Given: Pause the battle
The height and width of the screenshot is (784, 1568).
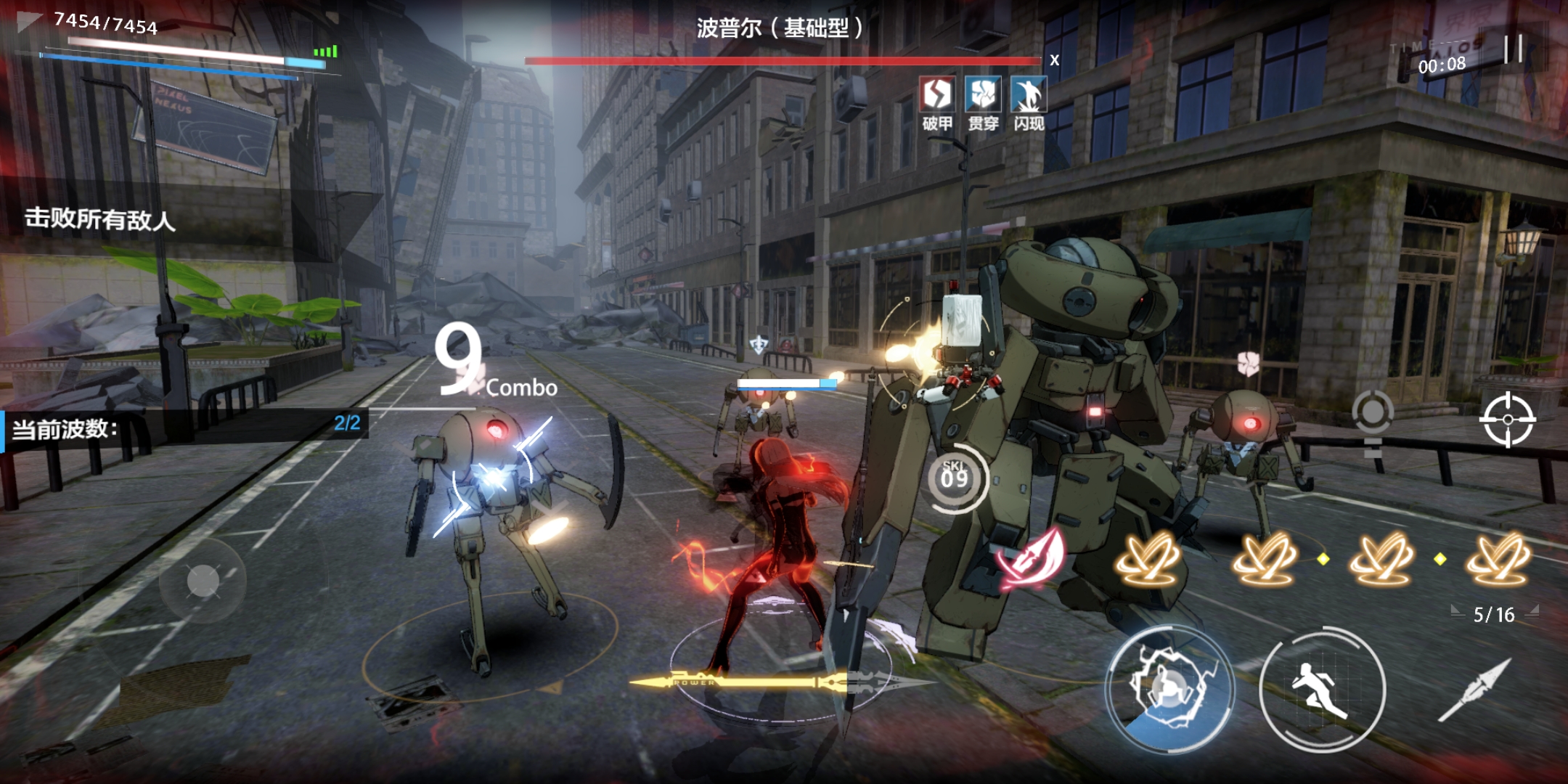Looking at the screenshot, I should 1513,49.
